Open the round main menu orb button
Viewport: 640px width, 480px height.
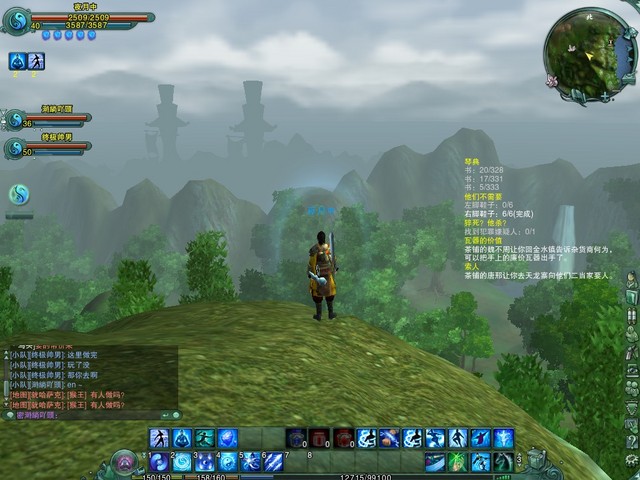tap(126, 462)
